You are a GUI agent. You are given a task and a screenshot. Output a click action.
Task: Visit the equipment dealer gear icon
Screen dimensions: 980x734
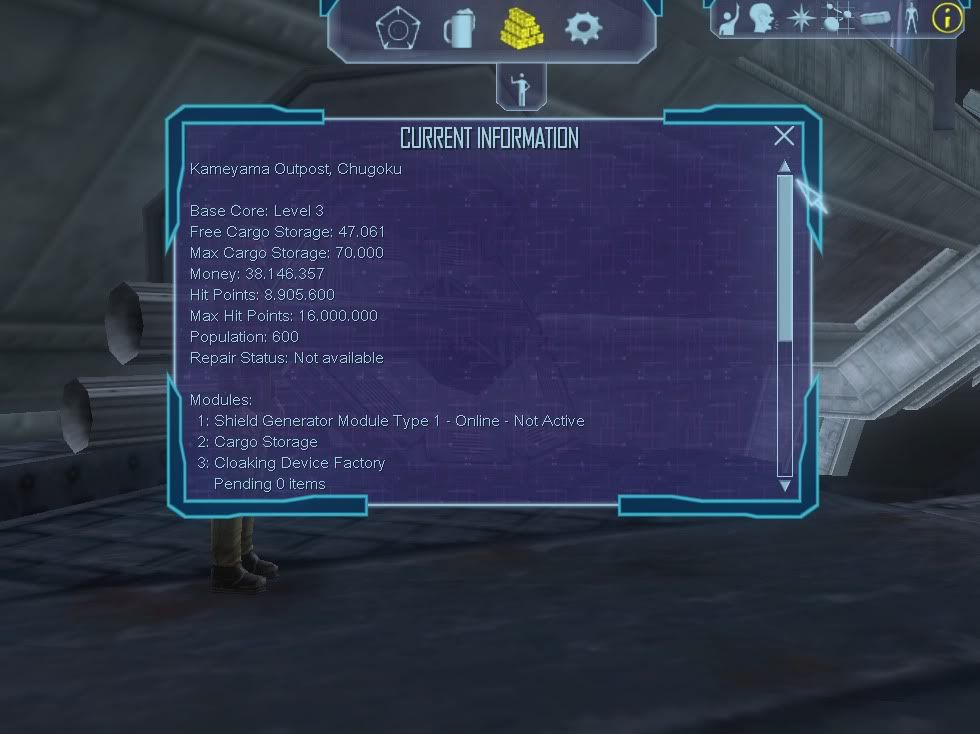[584, 28]
